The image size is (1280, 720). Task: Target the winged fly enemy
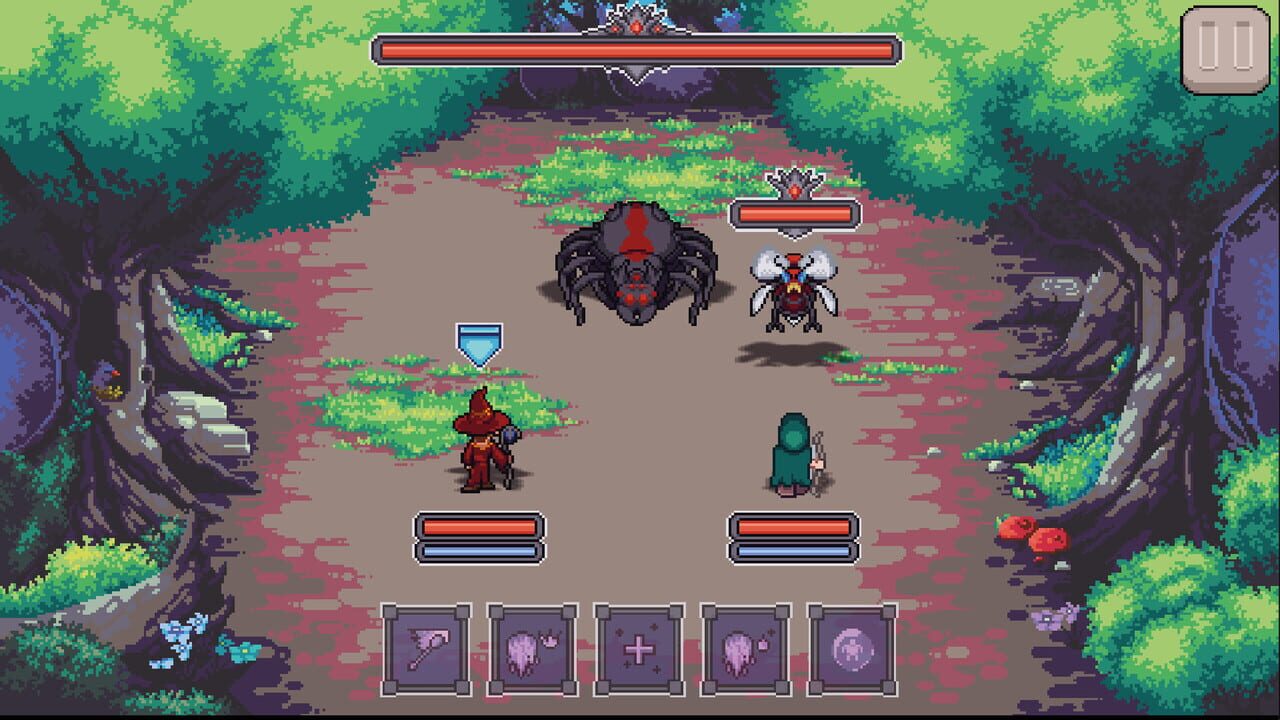point(790,290)
